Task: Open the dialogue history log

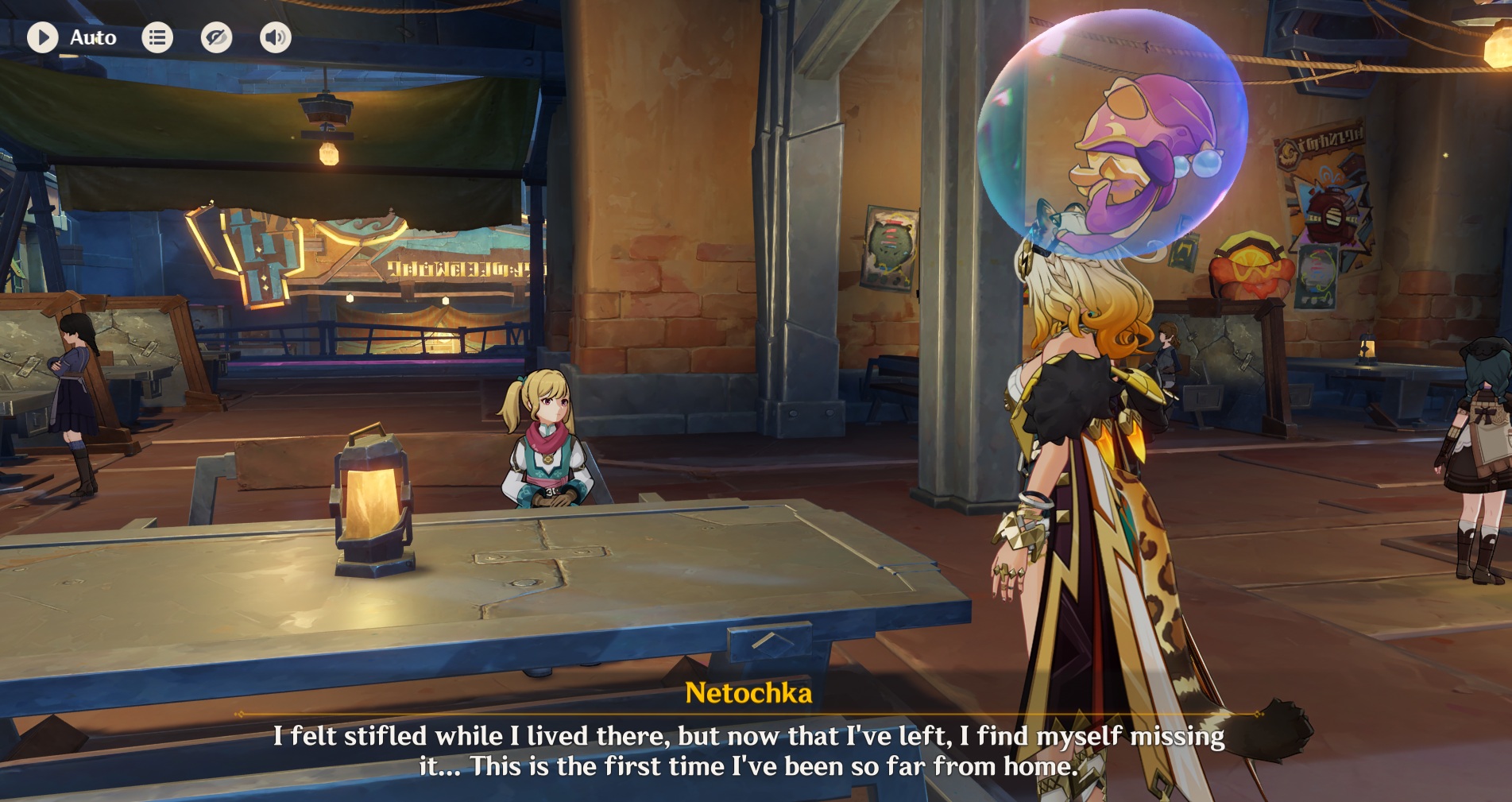Action: [x=157, y=37]
